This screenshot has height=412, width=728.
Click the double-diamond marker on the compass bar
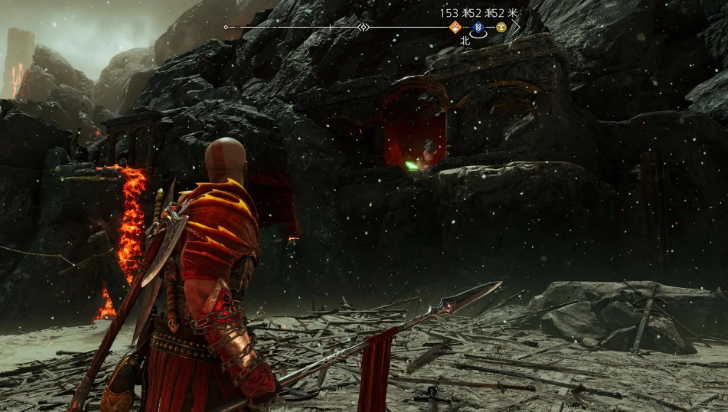(364, 27)
